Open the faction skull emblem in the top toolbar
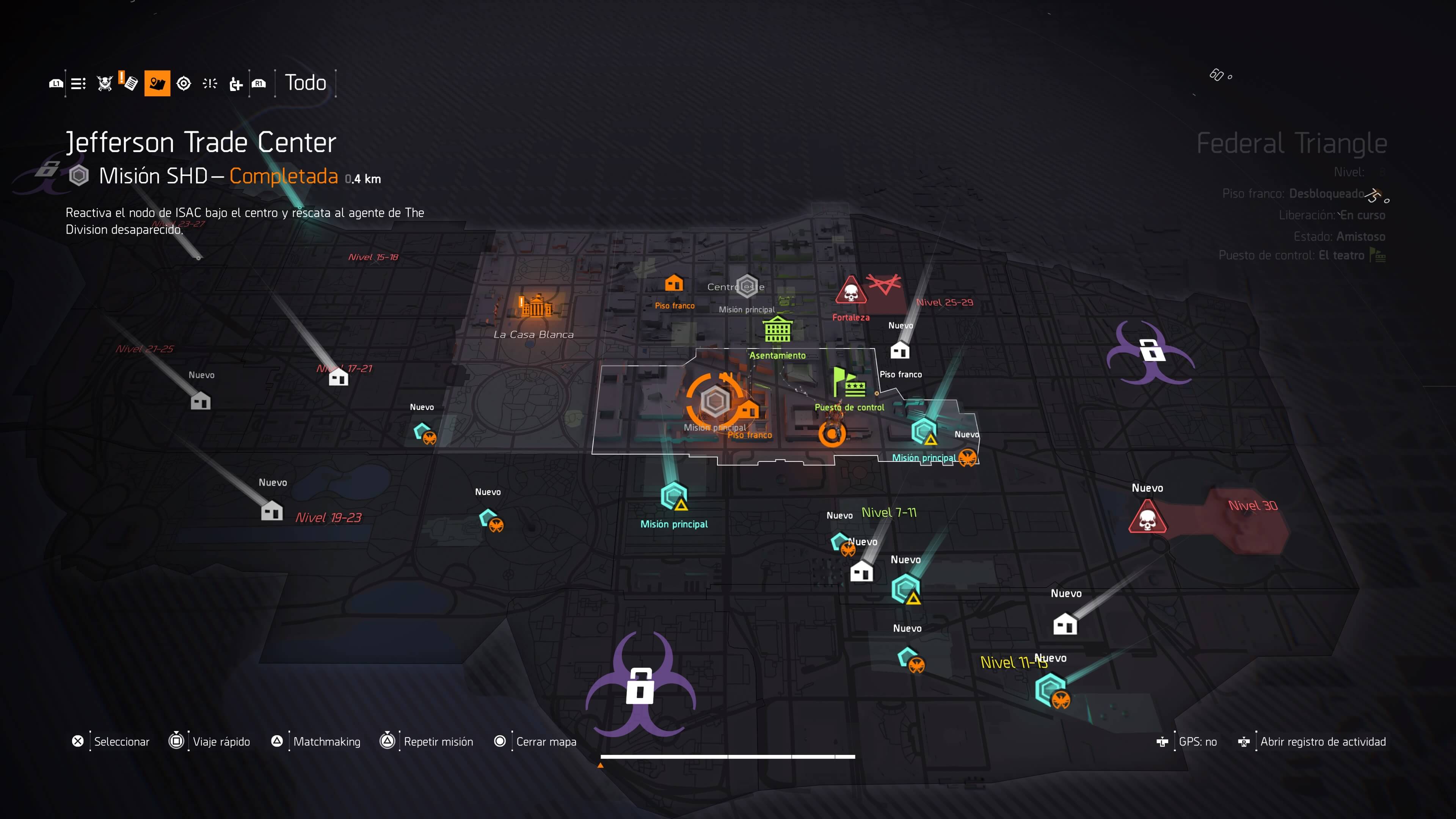1456x819 pixels. coord(105,83)
